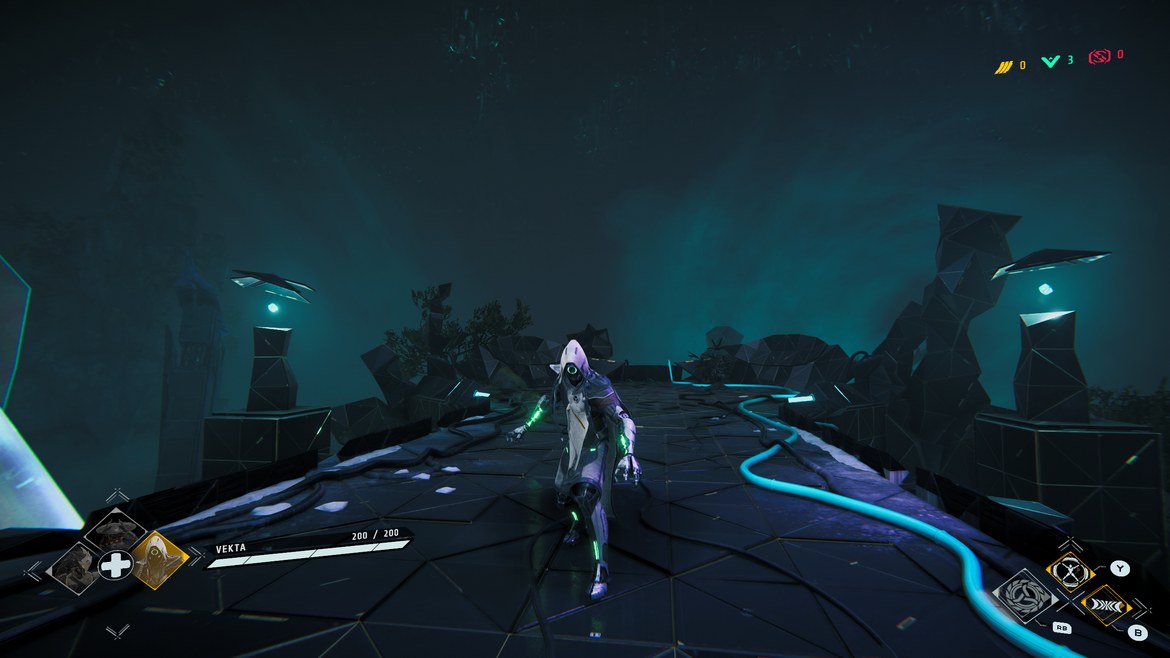
Task: Click the red hexagonal currency icon
Action: [1099, 57]
